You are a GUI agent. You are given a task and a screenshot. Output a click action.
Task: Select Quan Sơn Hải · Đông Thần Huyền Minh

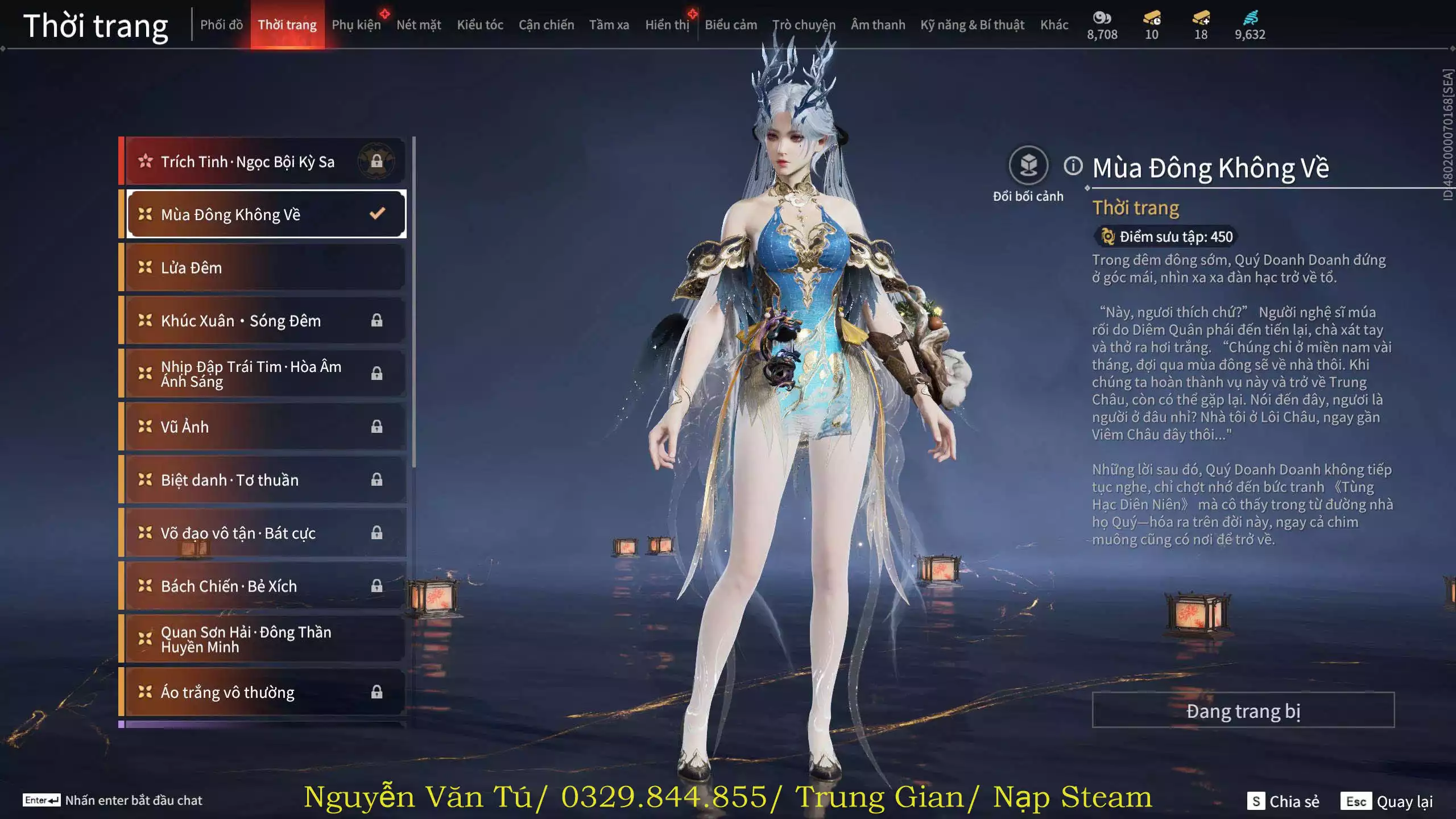click(x=264, y=639)
